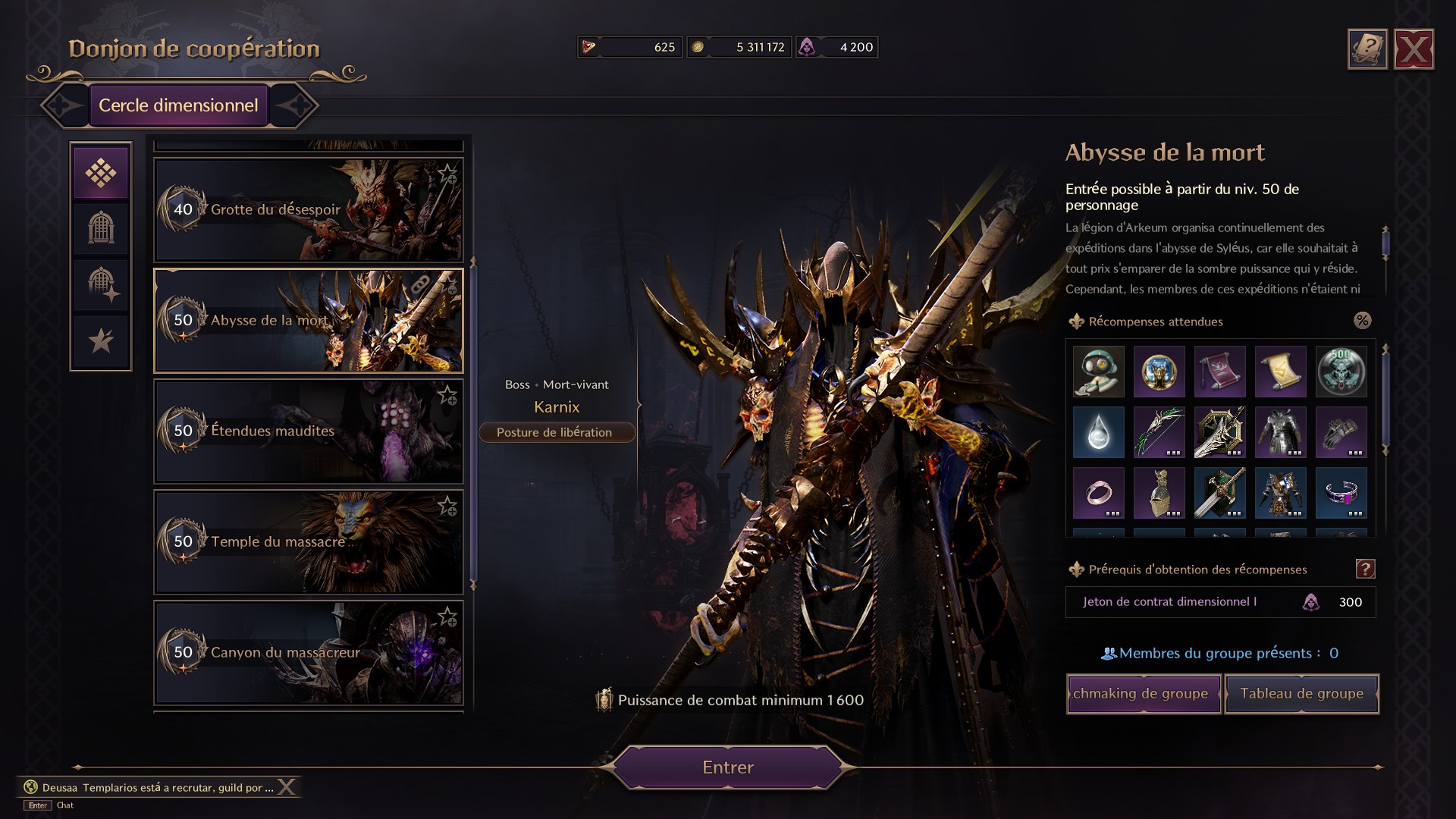1456x819 pixels.
Task: Open the gate-shaped dungeon category icon
Action: pos(101,228)
